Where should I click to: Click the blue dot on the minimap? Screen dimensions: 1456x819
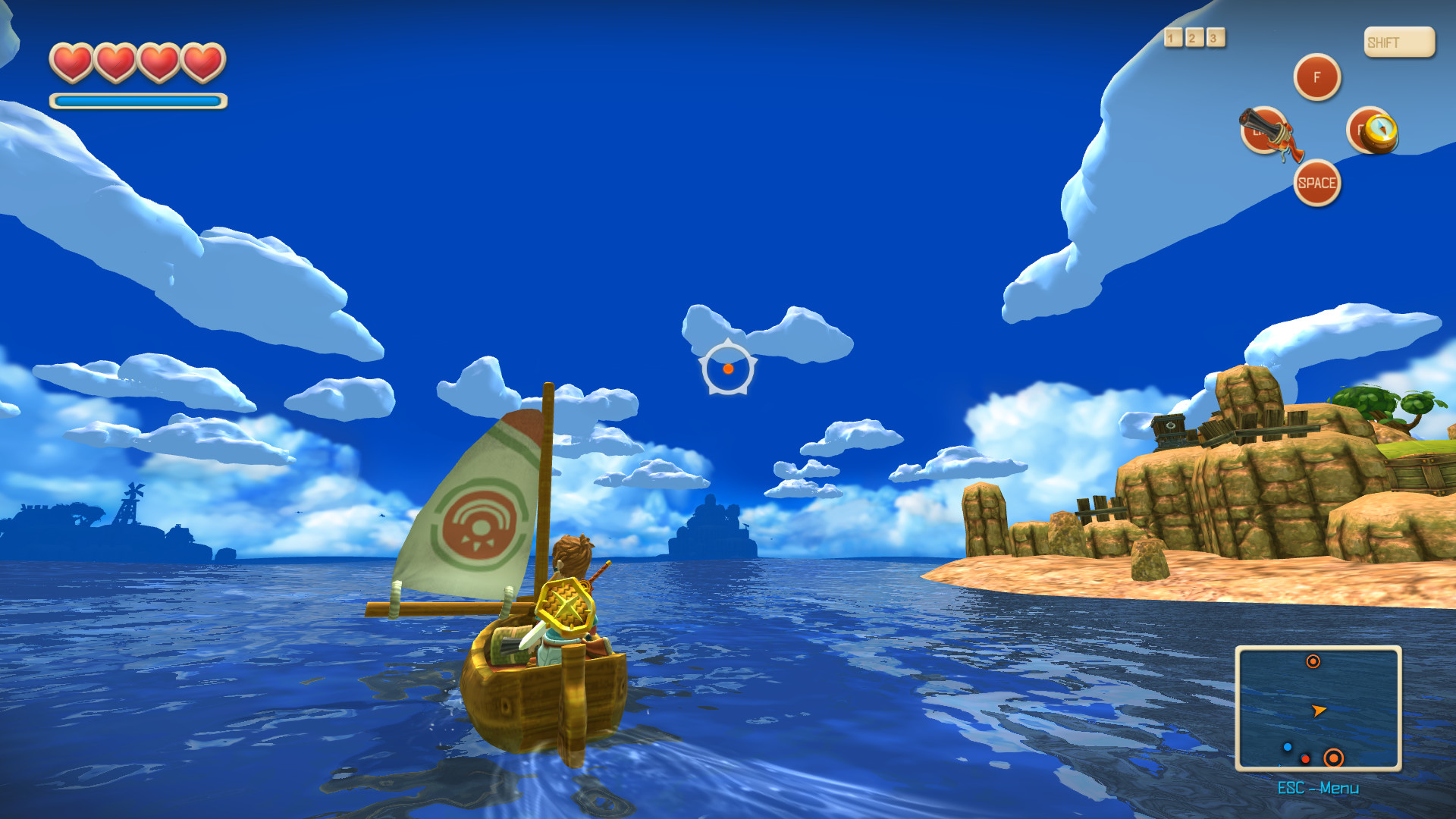point(1287,747)
